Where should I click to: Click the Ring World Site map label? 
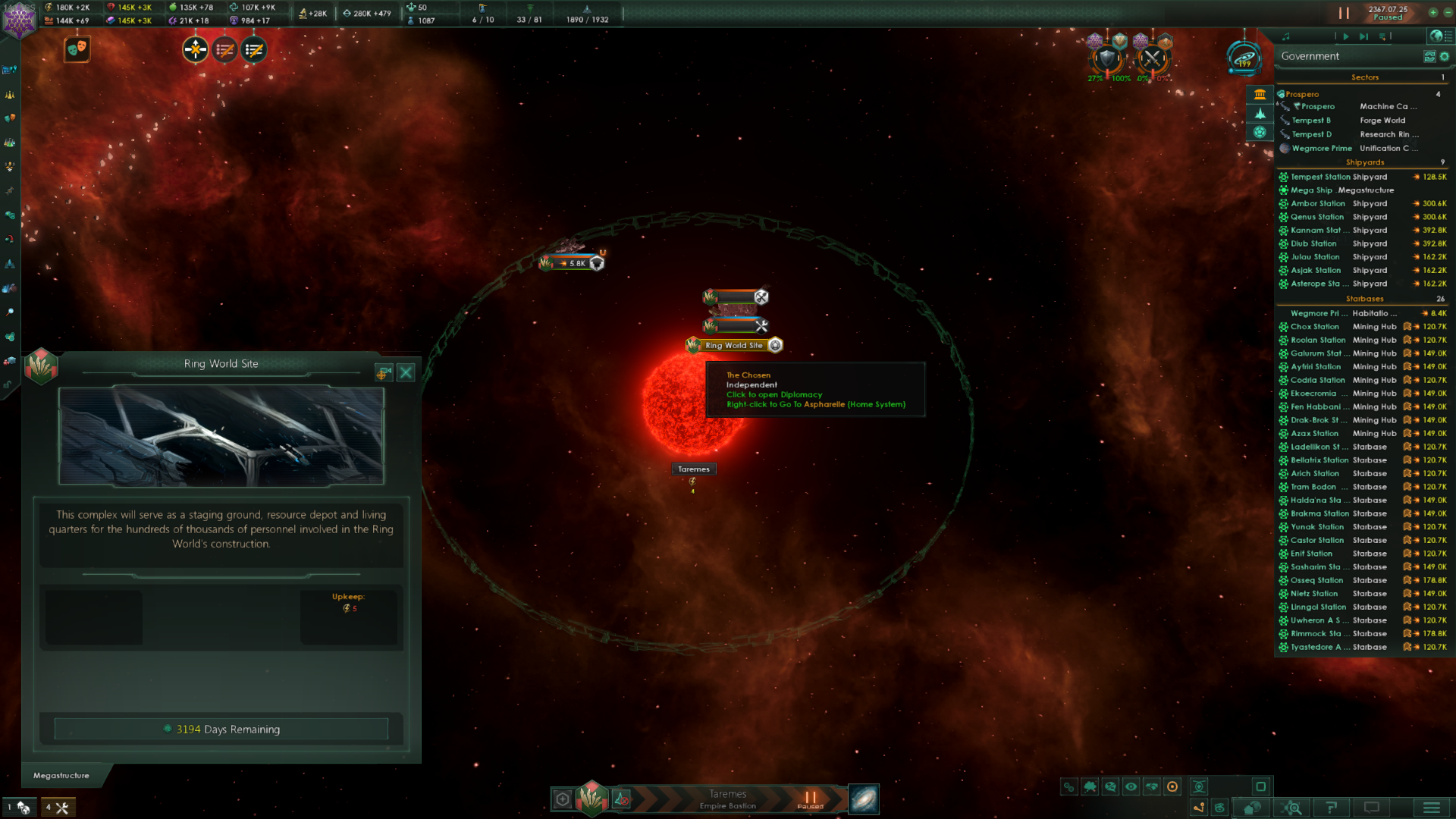(733, 346)
